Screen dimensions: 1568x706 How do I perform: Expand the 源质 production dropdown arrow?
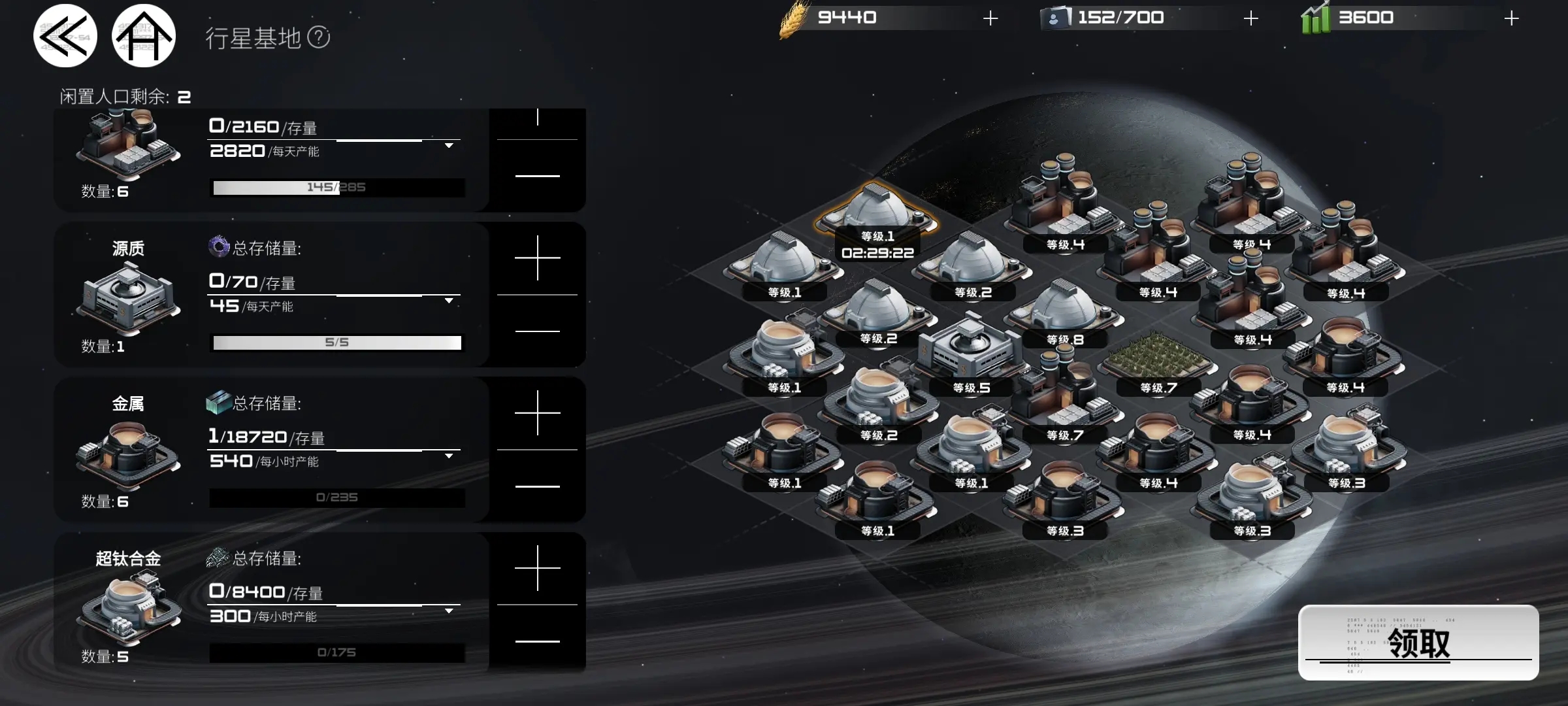pyautogui.click(x=449, y=301)
